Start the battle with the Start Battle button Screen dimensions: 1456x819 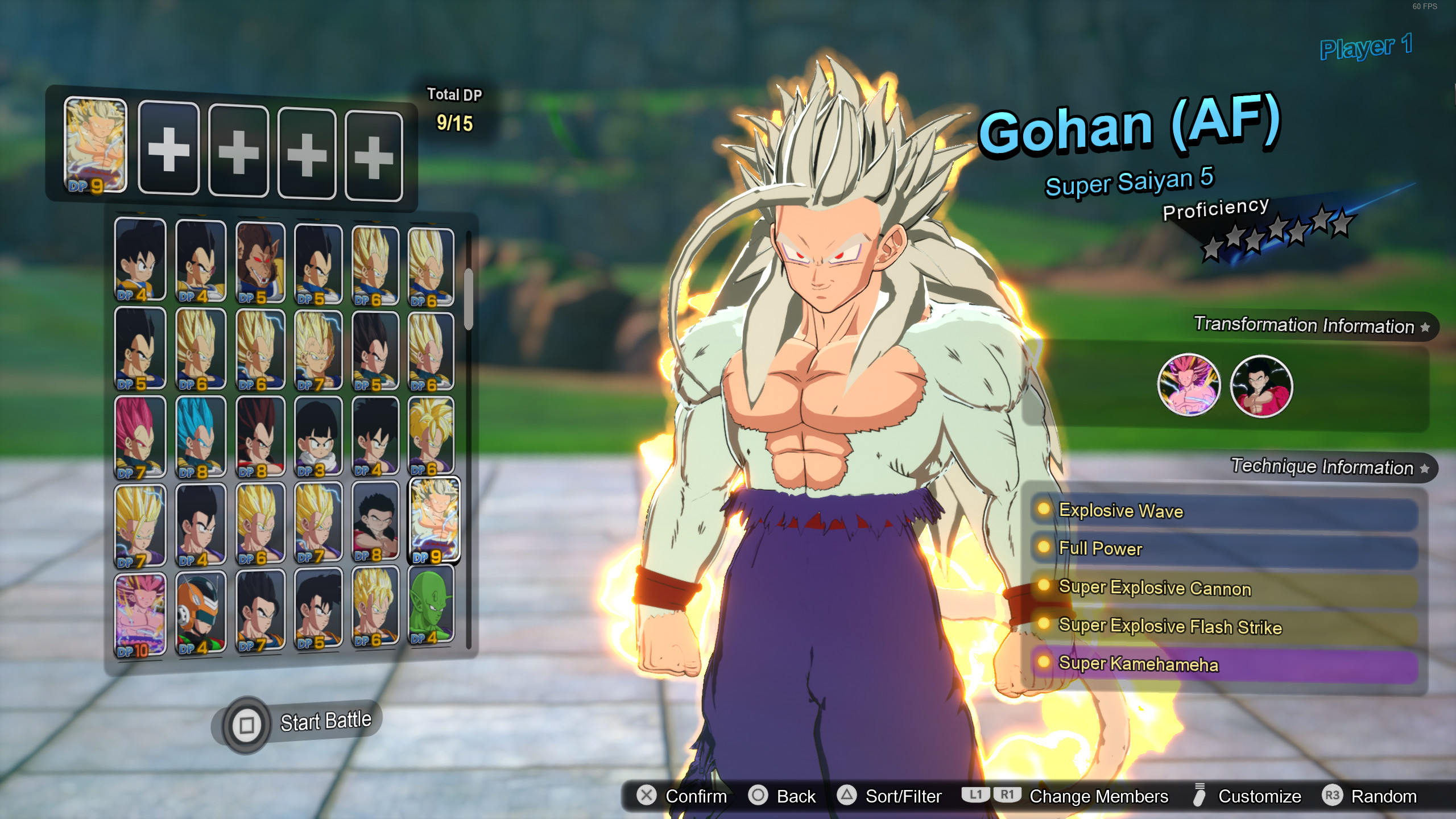coord(301,723)
